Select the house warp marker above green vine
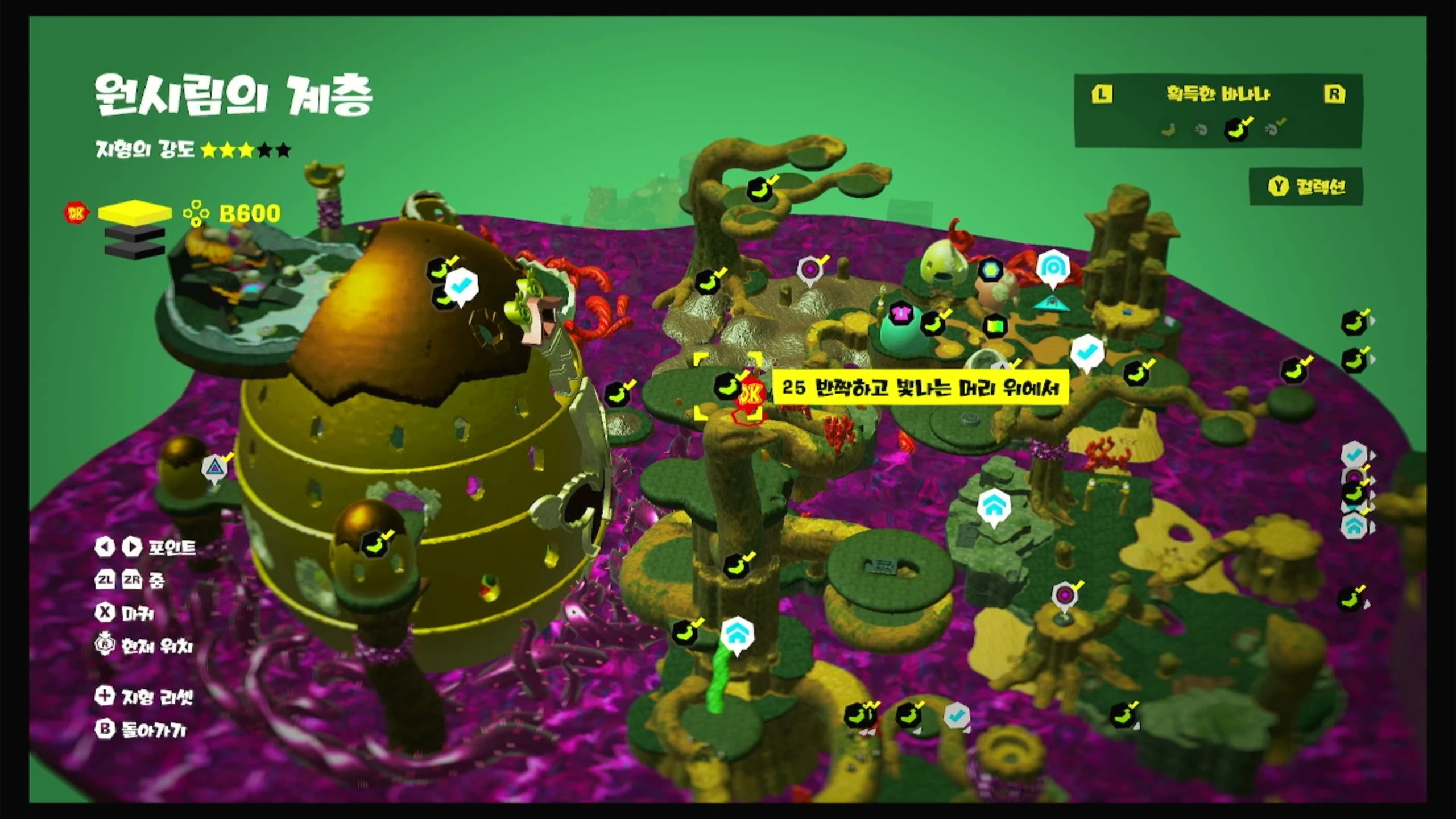This screenshot has height=819, width=1456. pos(737,634)
